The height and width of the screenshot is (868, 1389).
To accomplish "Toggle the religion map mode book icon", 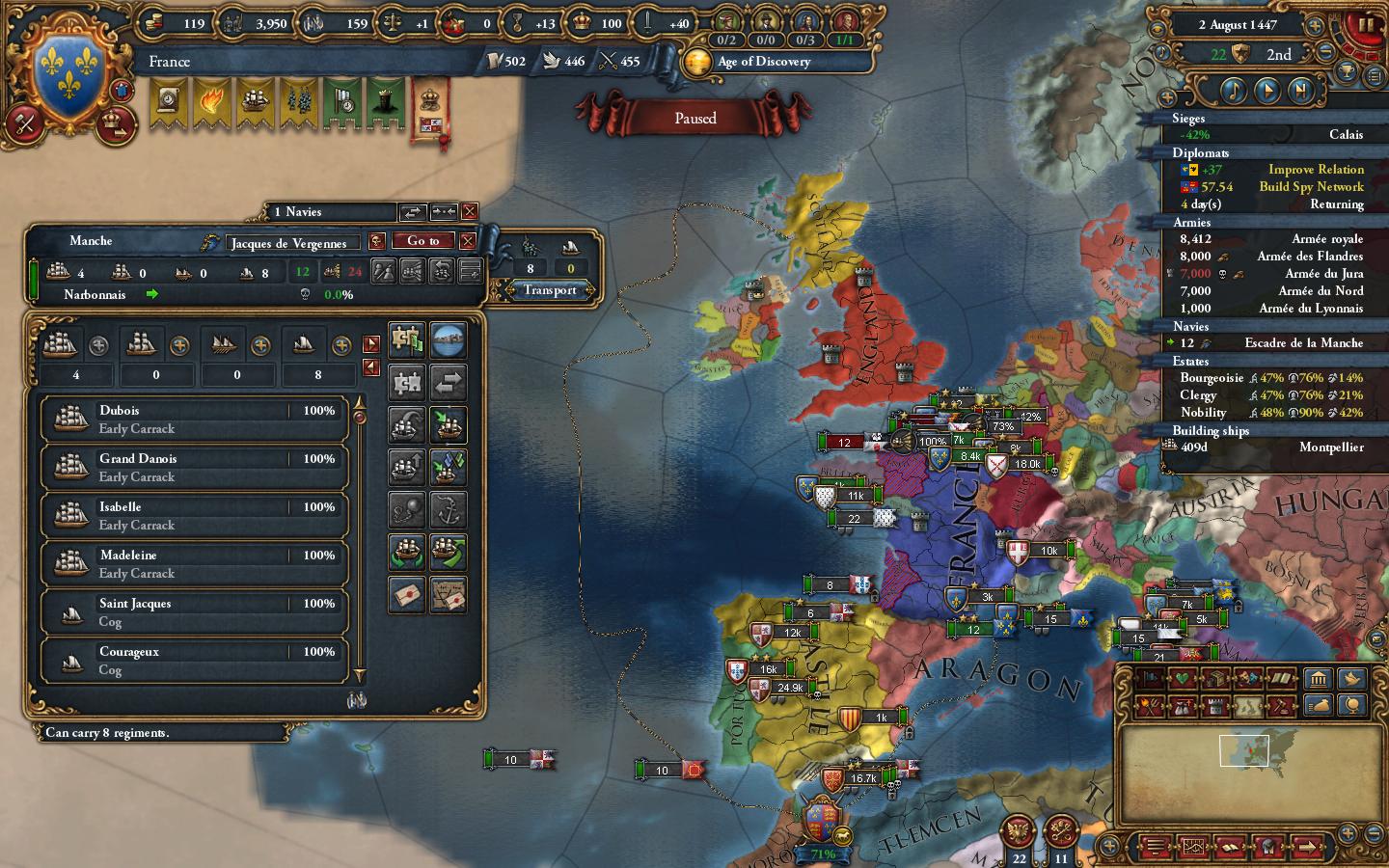I will coord(1280,678).
